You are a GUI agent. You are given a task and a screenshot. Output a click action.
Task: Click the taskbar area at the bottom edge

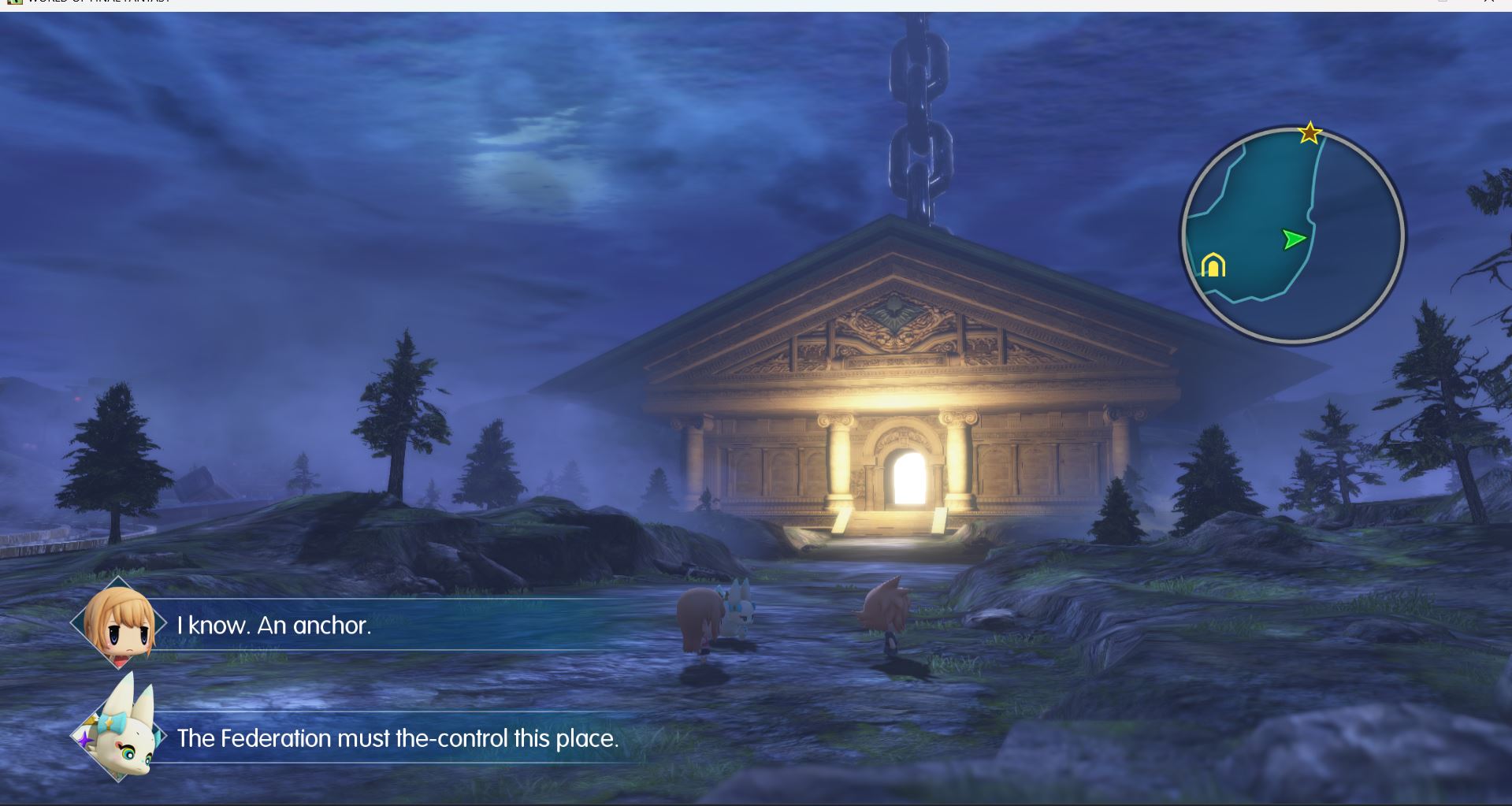pos(756,803)
